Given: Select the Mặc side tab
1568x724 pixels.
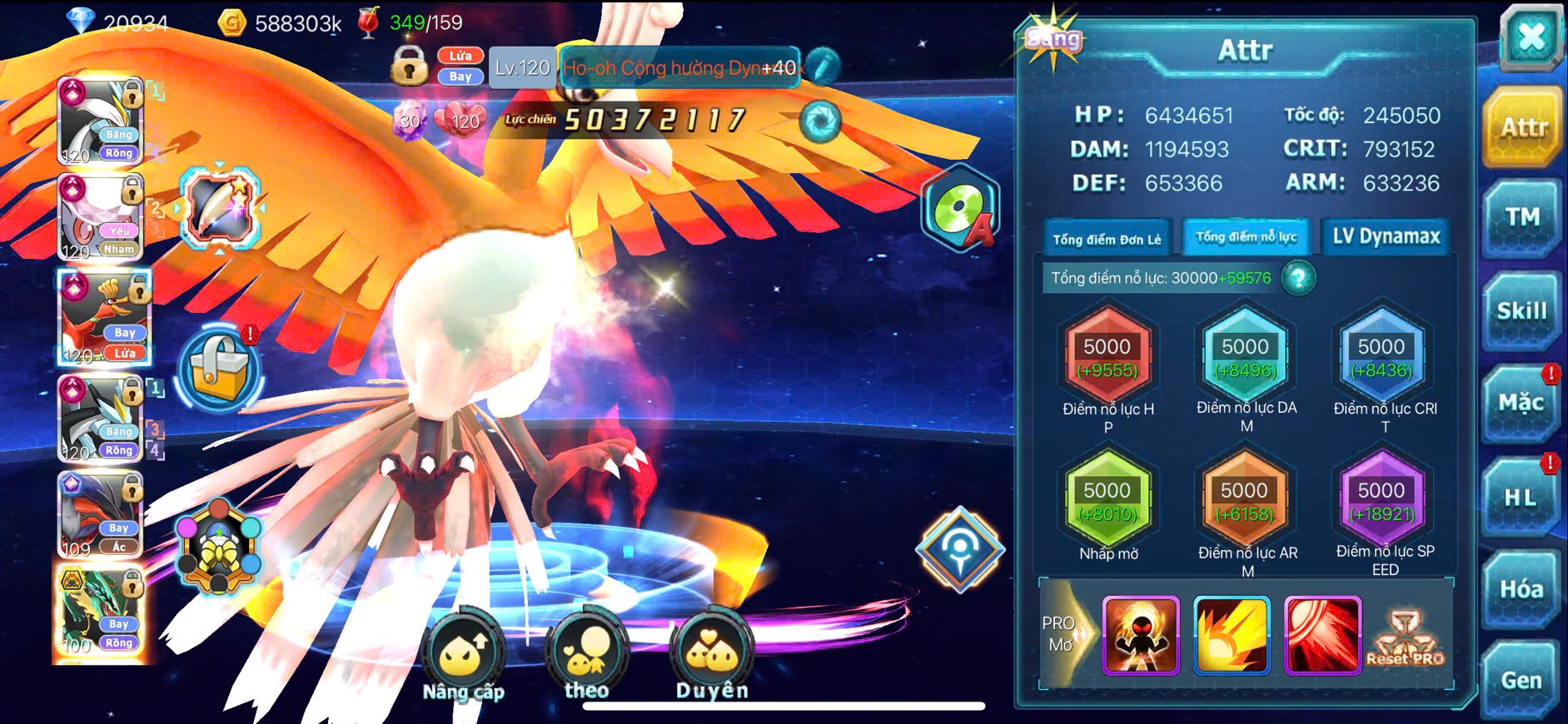Looking at the screenshot, I should [1521, 404].
